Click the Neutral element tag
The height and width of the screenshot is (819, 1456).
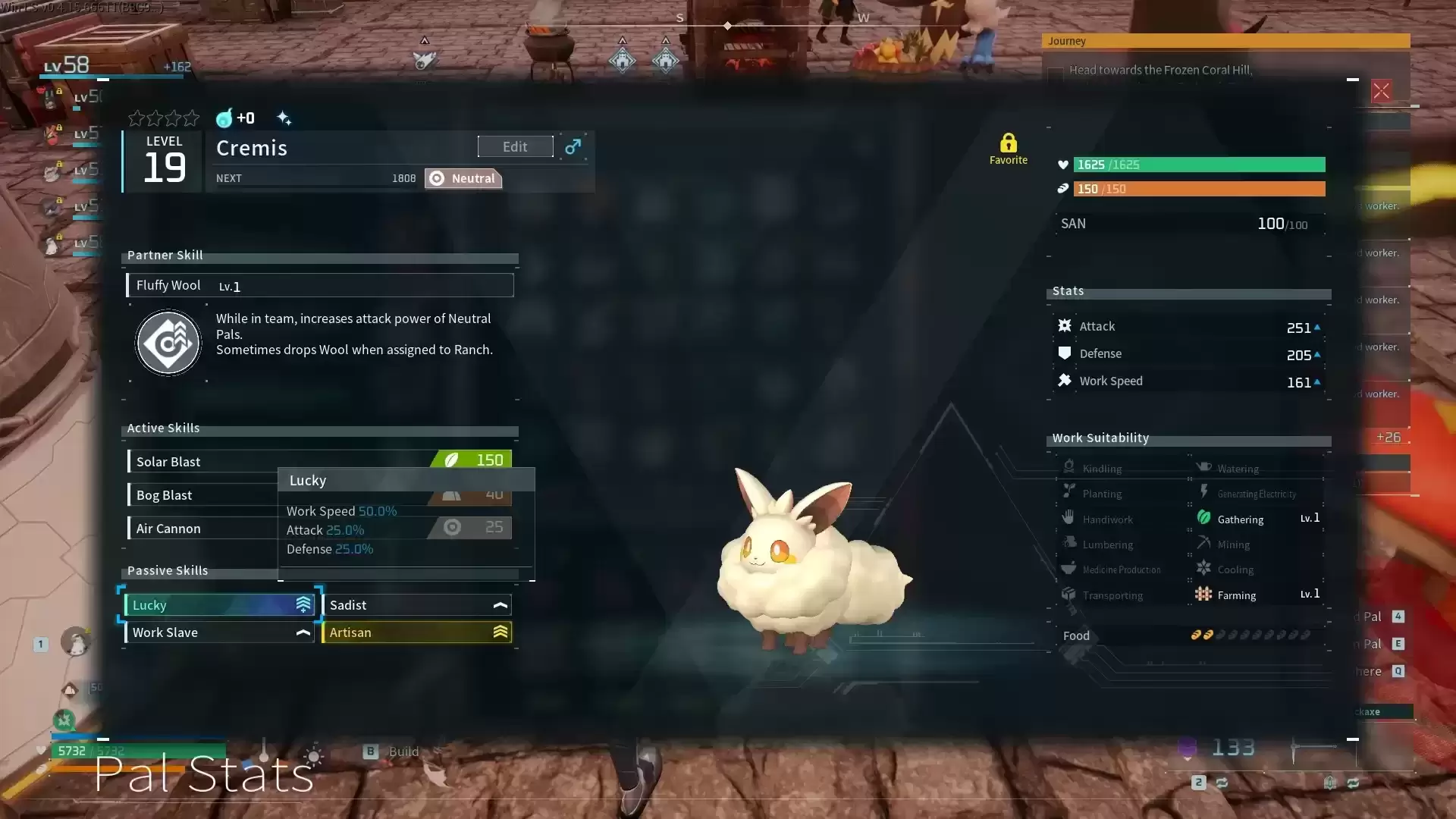tap(463, 178)
